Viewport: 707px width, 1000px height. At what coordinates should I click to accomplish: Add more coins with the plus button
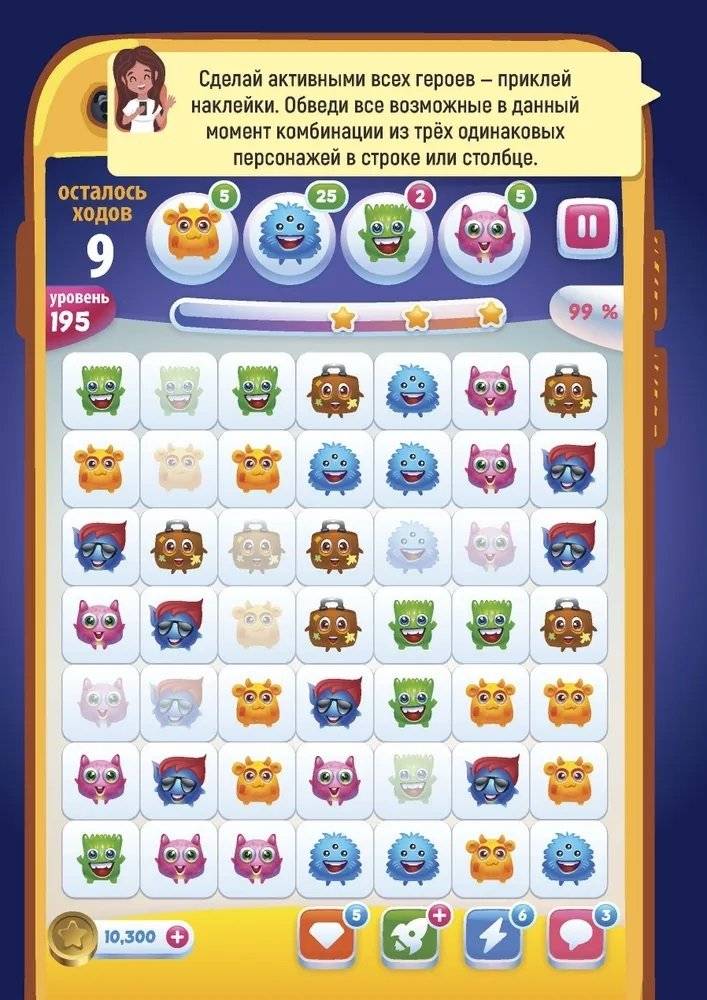(x=180, y=937)
